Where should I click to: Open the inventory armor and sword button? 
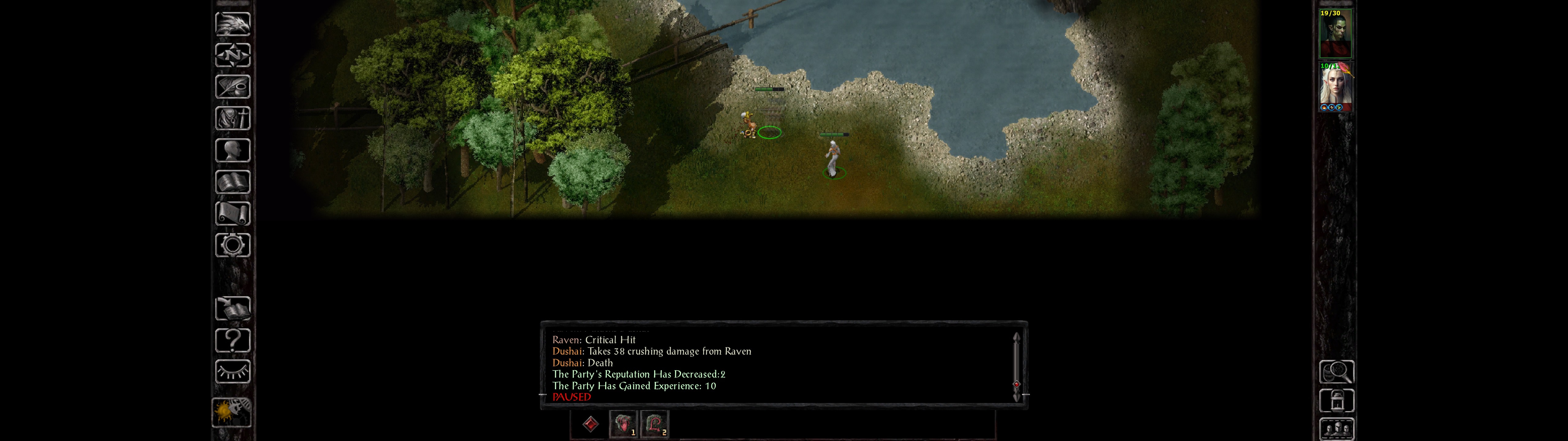pyautogui.click(x=232, y=118)
